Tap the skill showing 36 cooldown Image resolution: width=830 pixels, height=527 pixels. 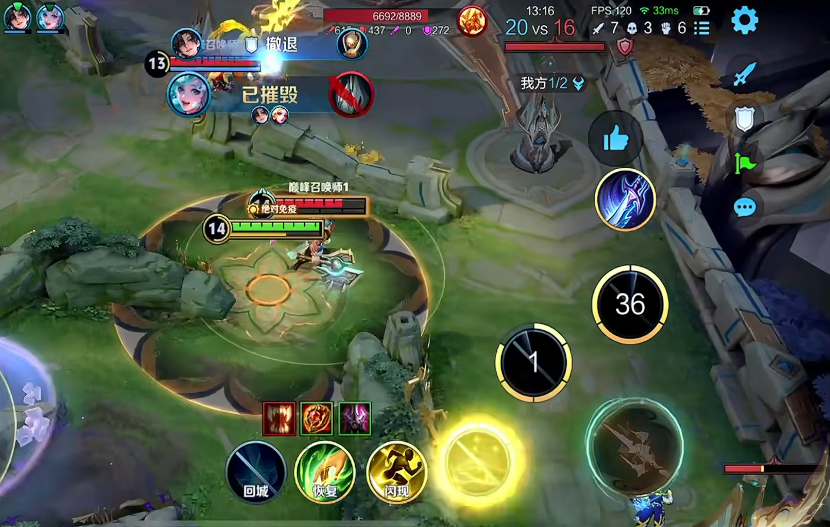point(630,304)
